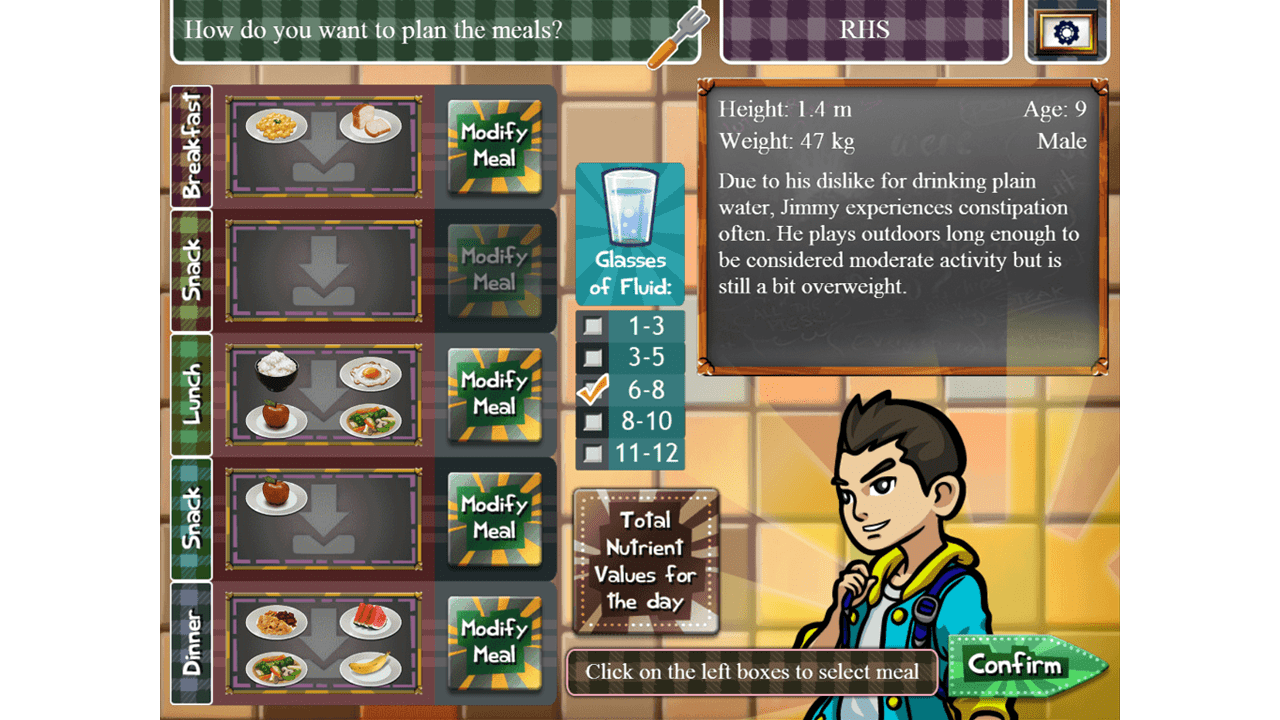The height and width of the screenshot is (720, 1280).
Task: Select the Lunch meal box
Action: [x=323, y=394]
